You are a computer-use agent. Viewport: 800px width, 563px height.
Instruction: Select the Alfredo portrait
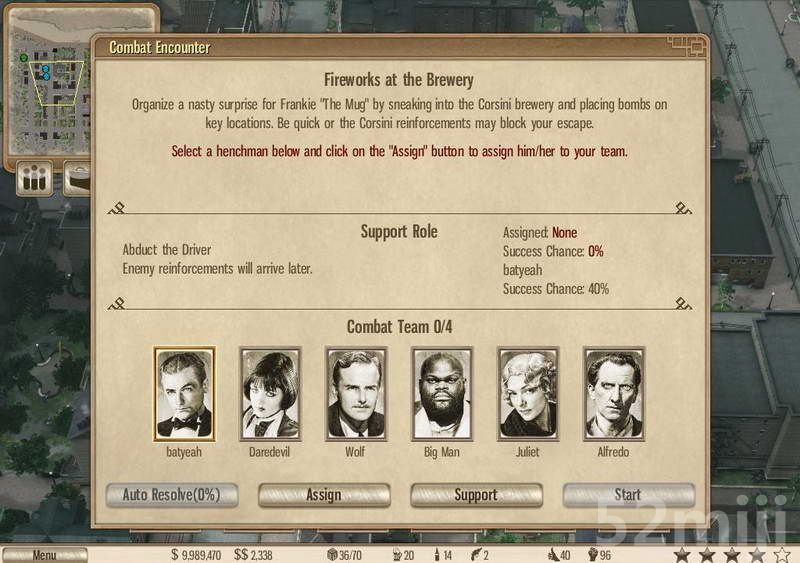614,394
